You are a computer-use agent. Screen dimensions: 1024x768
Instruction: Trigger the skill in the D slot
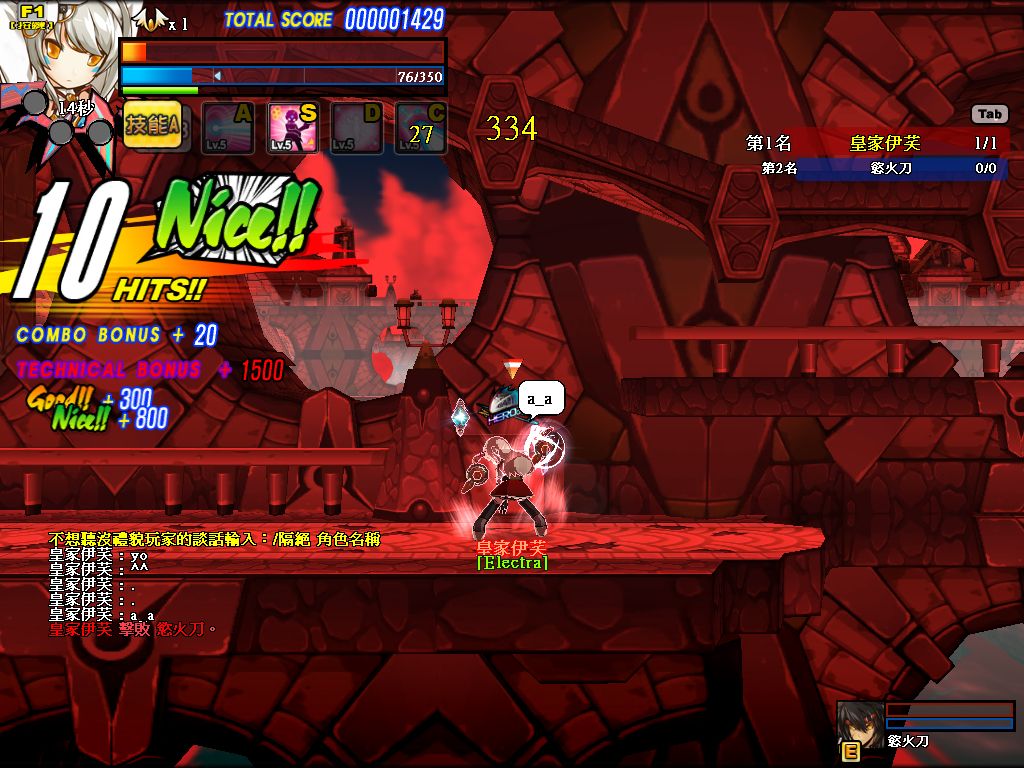pos(356,127)
